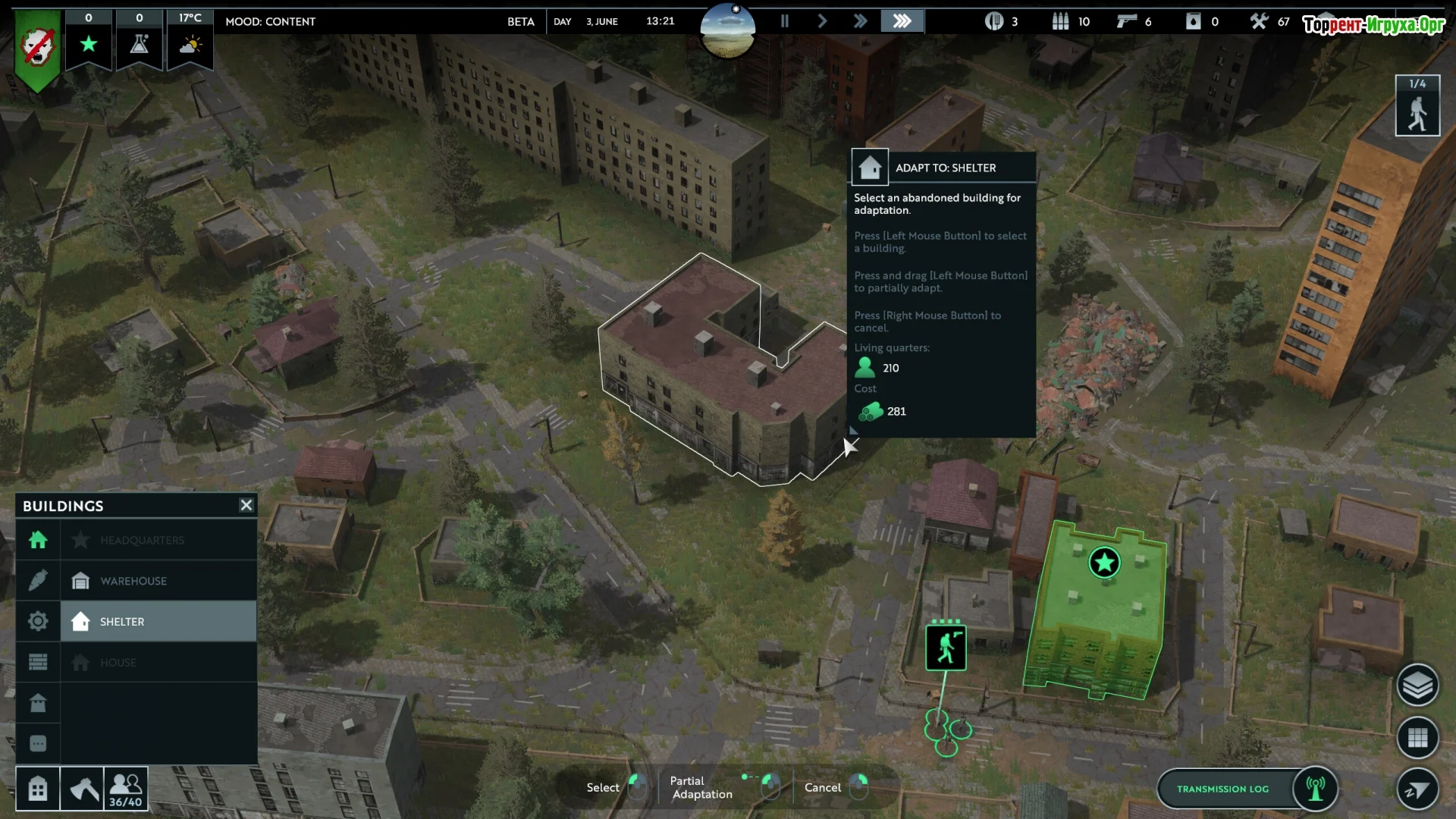Image resolution: width=1456 pixels, height=819 pixels.
Task: Toggle the grid view button
Action: (1417, 737)
